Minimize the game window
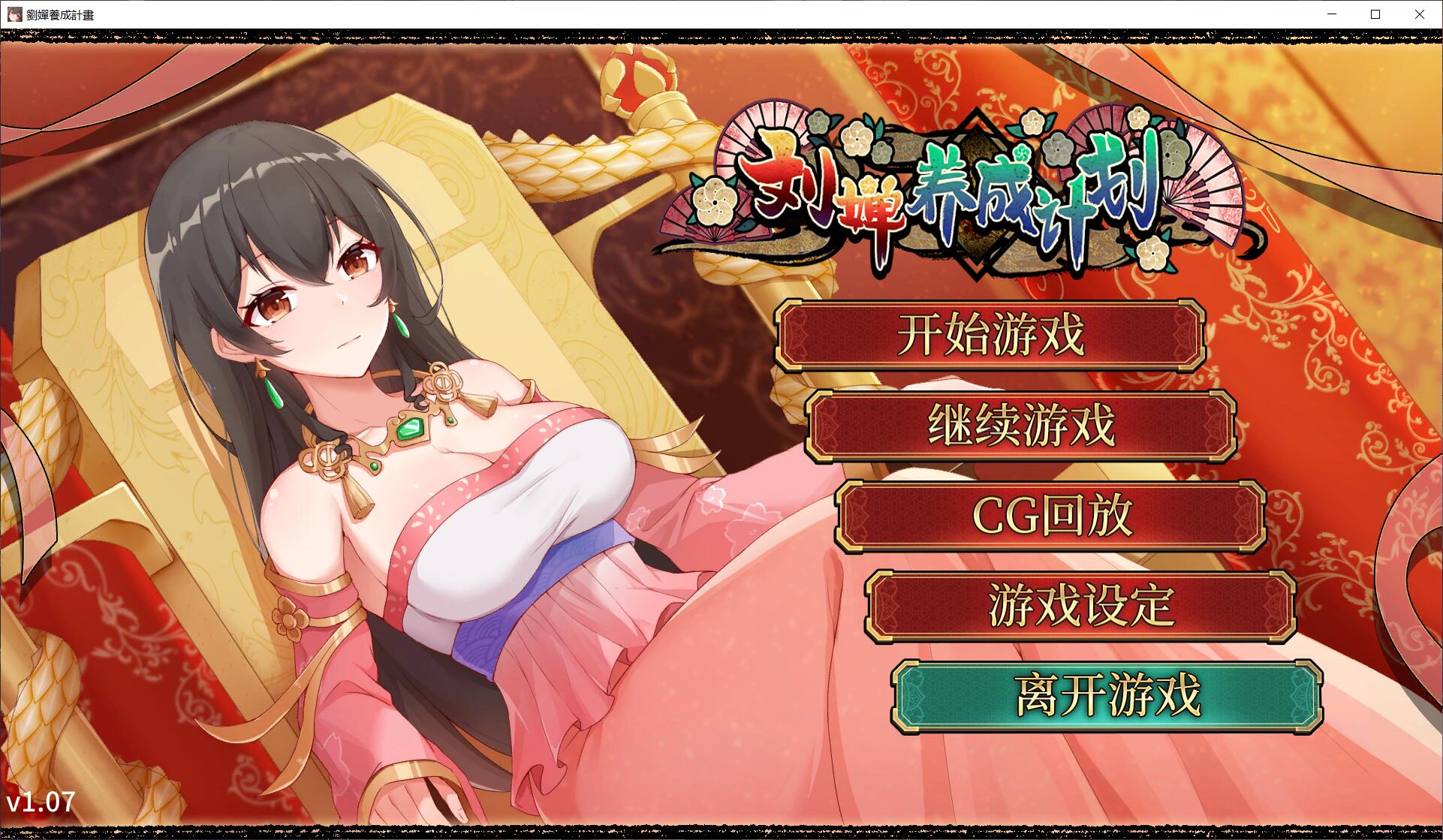The image size is (1443, 840). tap(1331, 14)
